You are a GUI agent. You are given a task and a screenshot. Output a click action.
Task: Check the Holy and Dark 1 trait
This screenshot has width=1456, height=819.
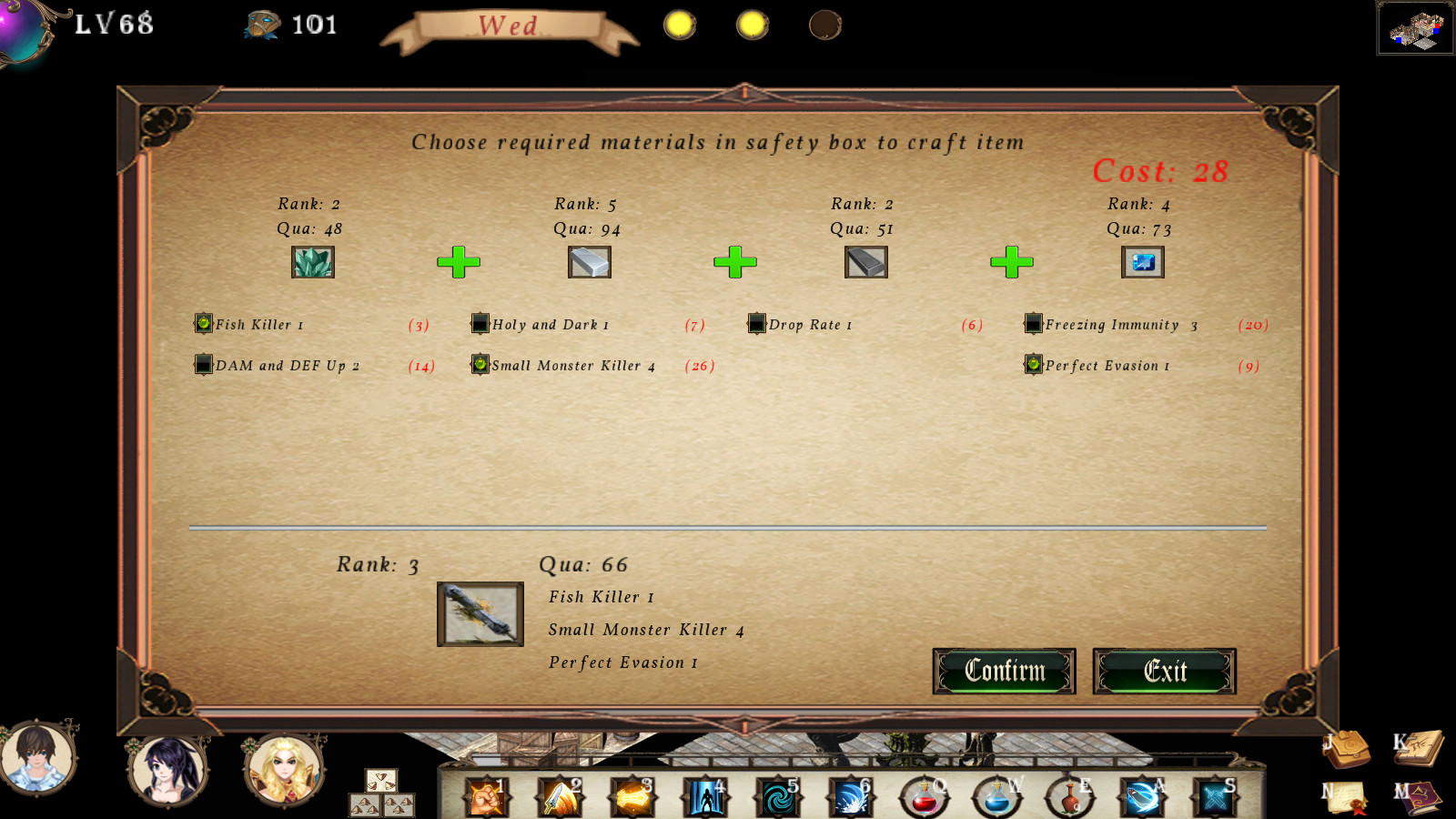pyautogui.click(x=480, y=323)
